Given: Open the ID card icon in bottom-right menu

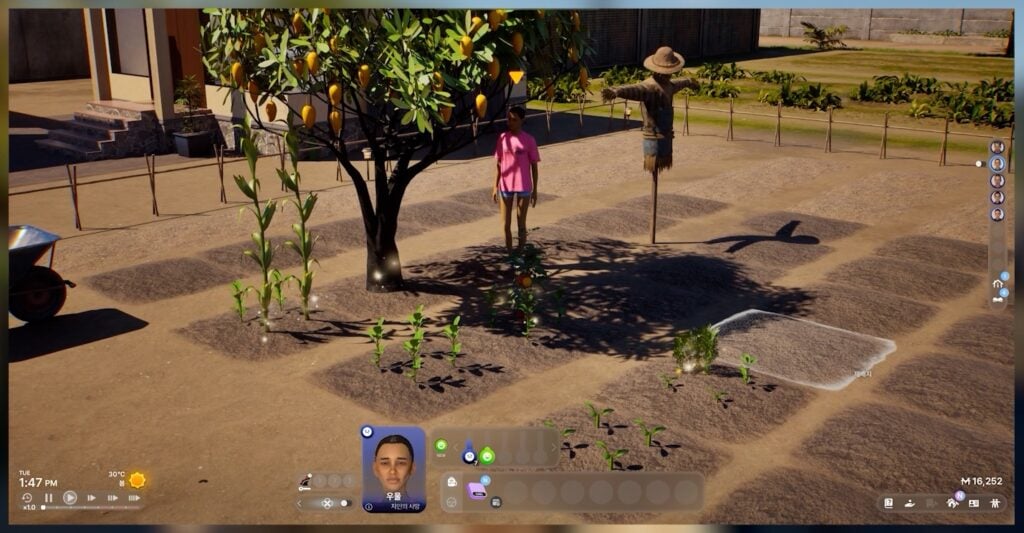Looking at the screenshot, I should pyautogui.click(x=974, y=503).
